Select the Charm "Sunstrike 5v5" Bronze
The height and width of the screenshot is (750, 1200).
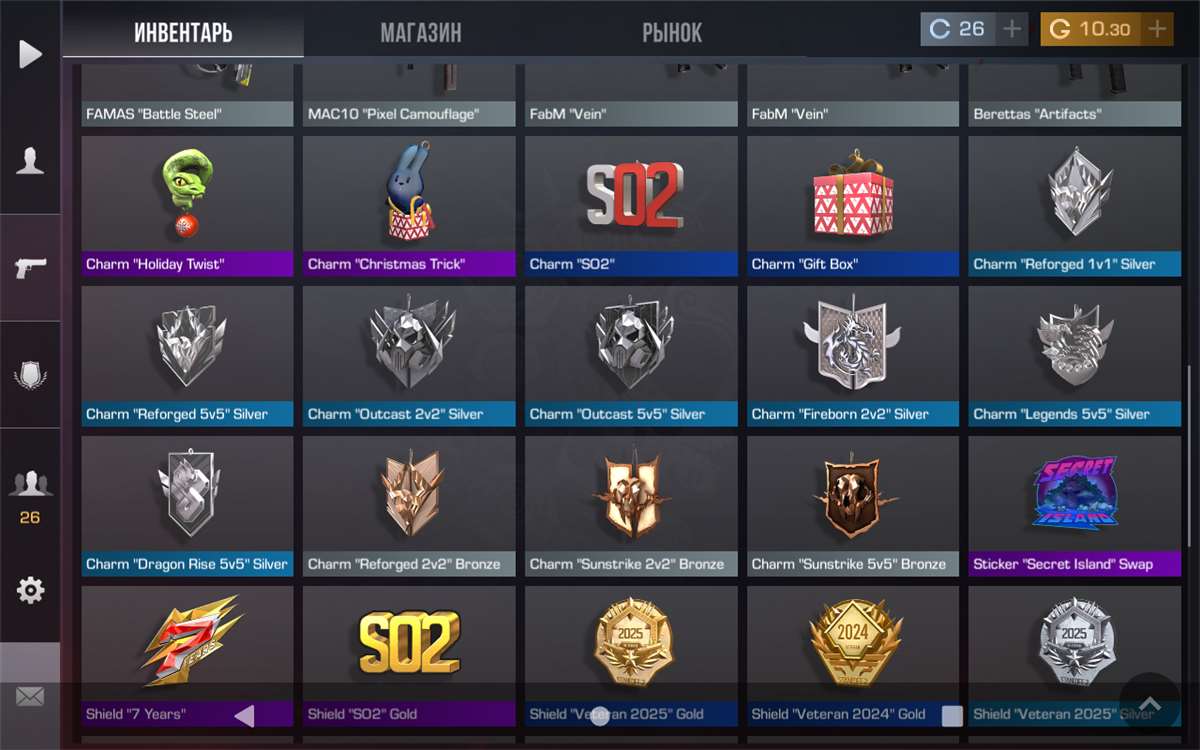click(x=853, y=506)
